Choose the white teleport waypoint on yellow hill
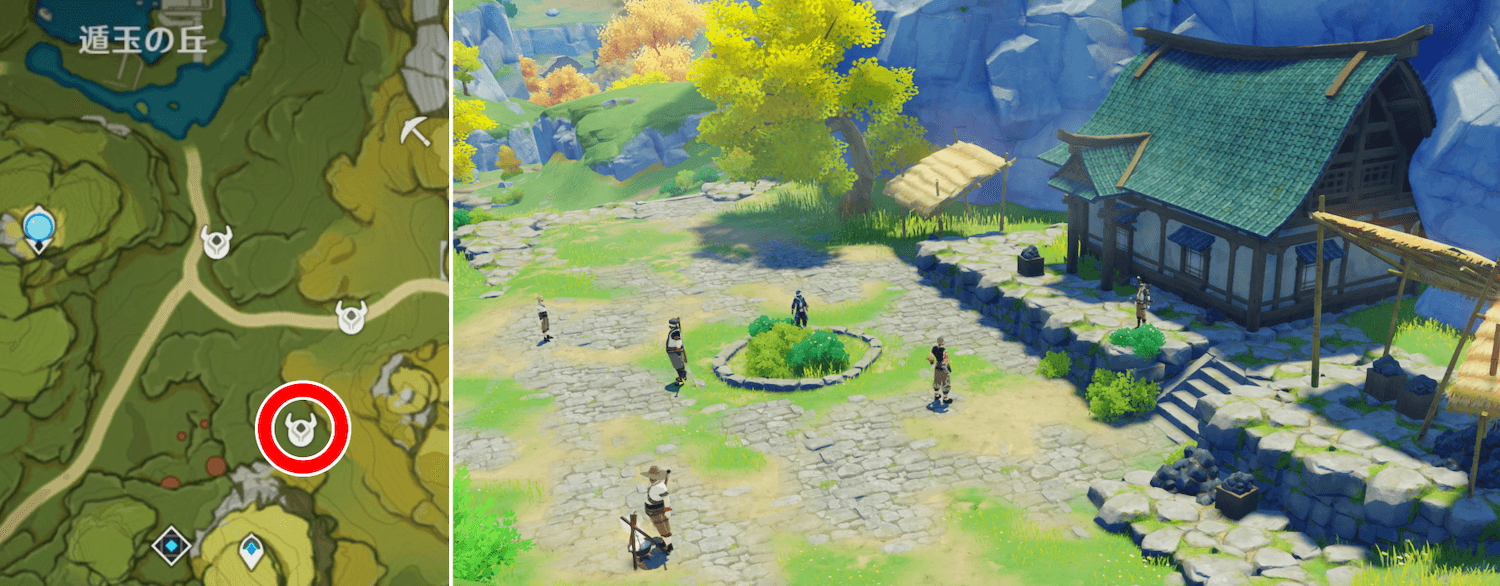1500x586 pixels. click(x=250, y=548)
